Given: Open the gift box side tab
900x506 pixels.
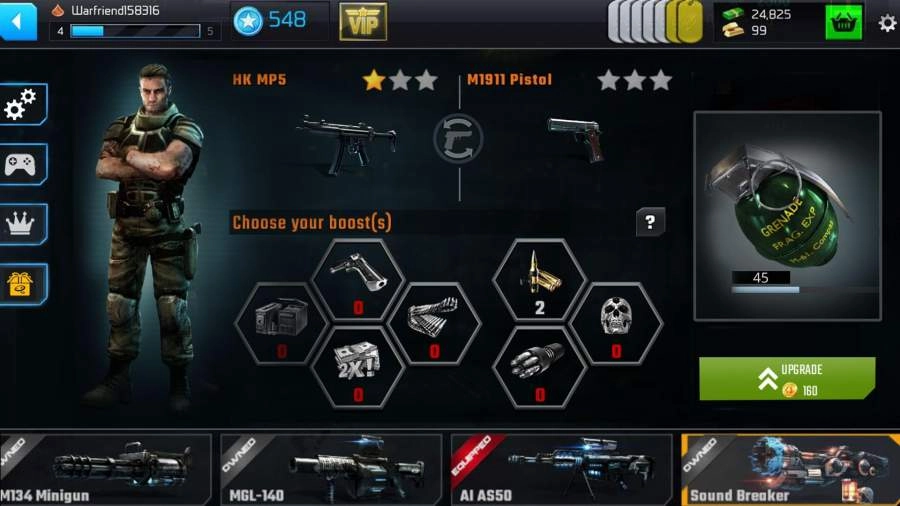Looking at the screenshot, I should (21, 285).
